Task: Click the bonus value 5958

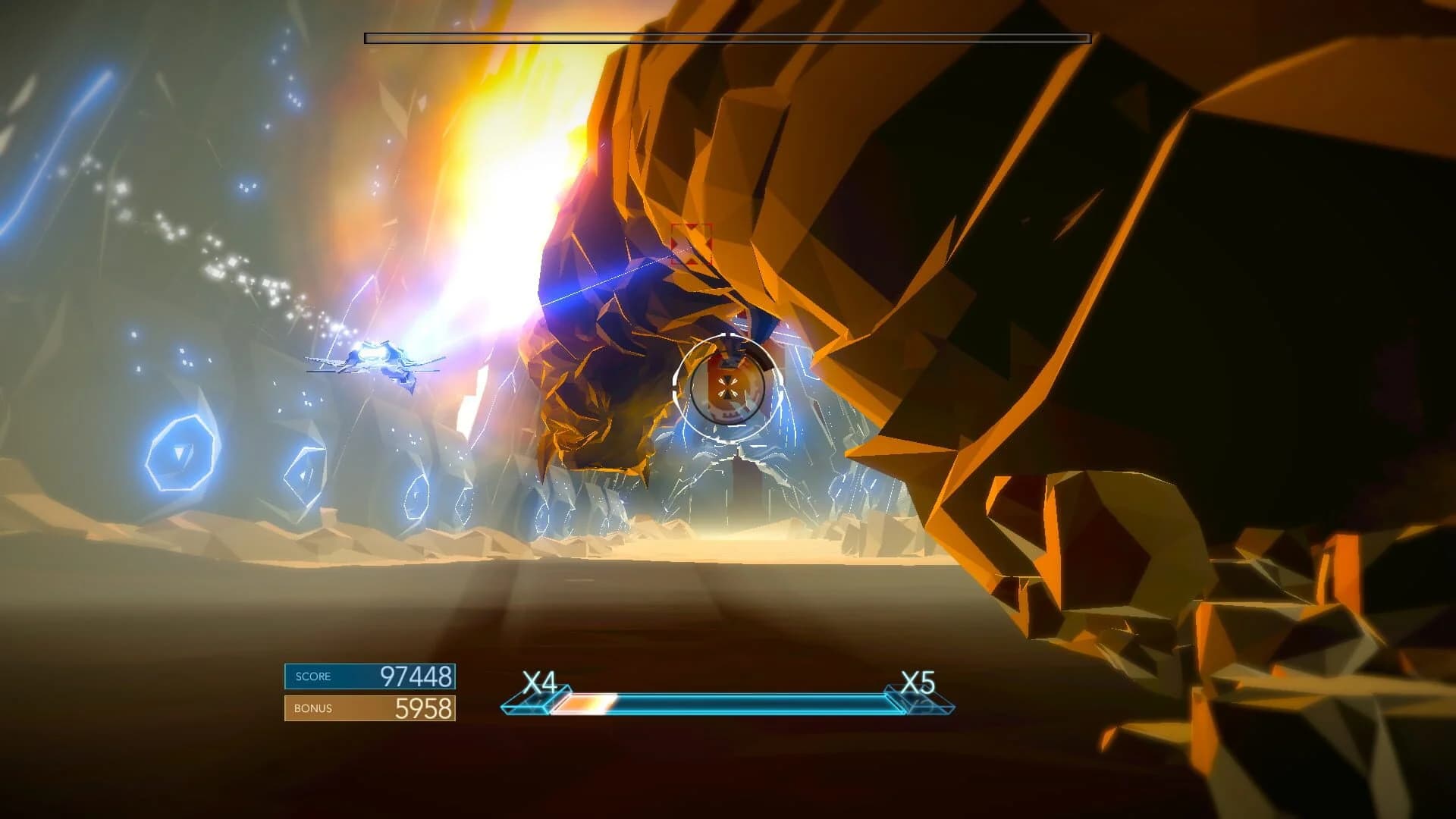Action: (x=425, y=707)
